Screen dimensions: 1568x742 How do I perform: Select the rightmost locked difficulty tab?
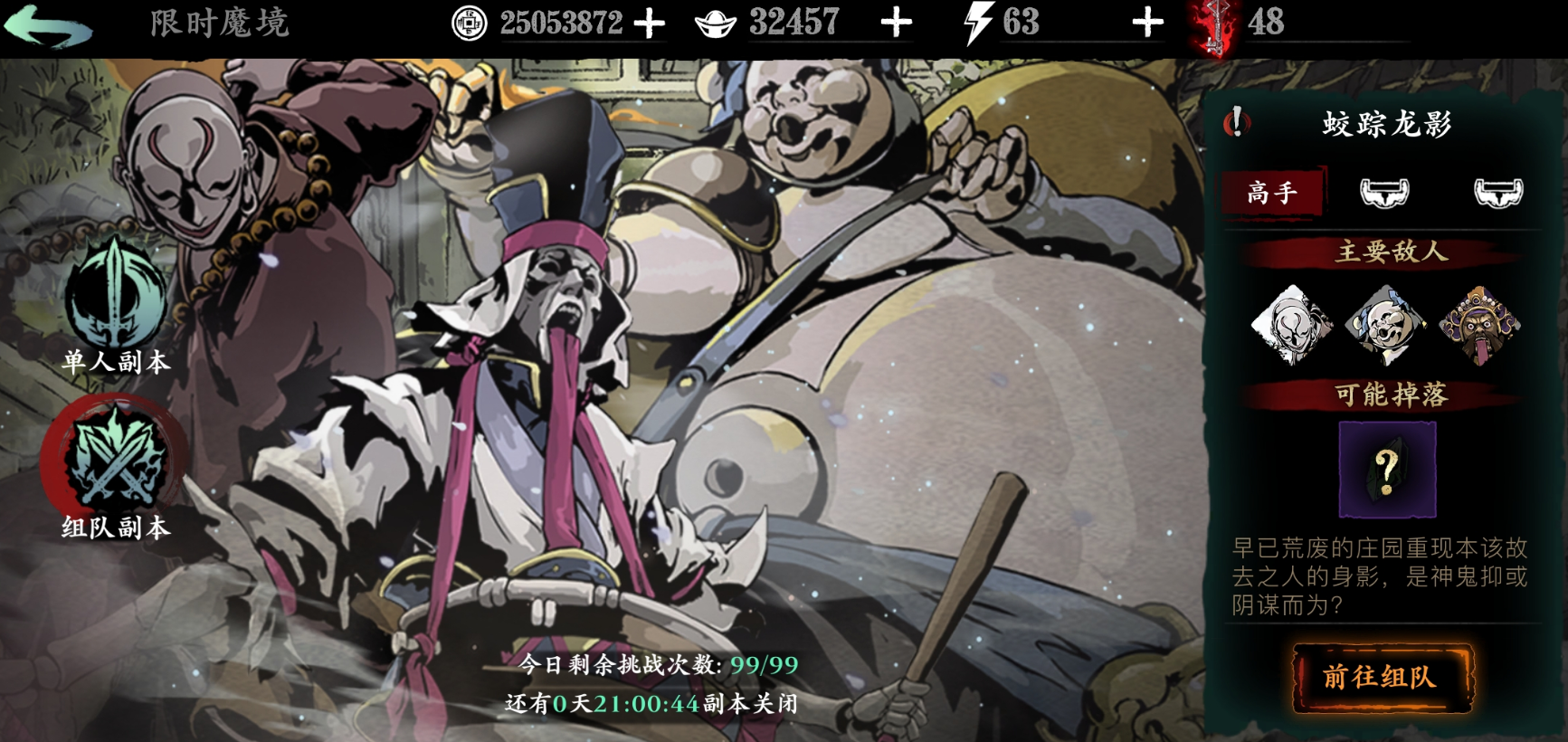coord(1497,192)
